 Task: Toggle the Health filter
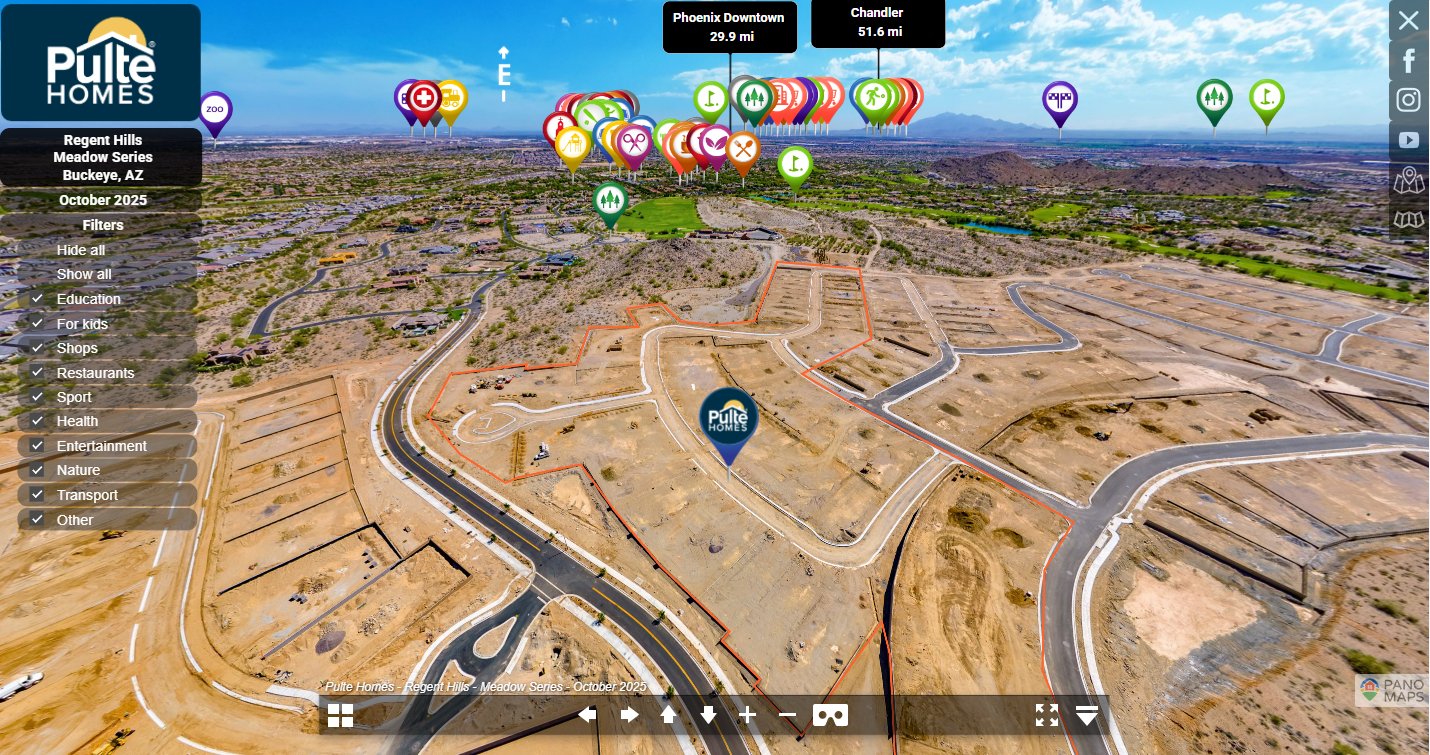click(x=37, y=421)
